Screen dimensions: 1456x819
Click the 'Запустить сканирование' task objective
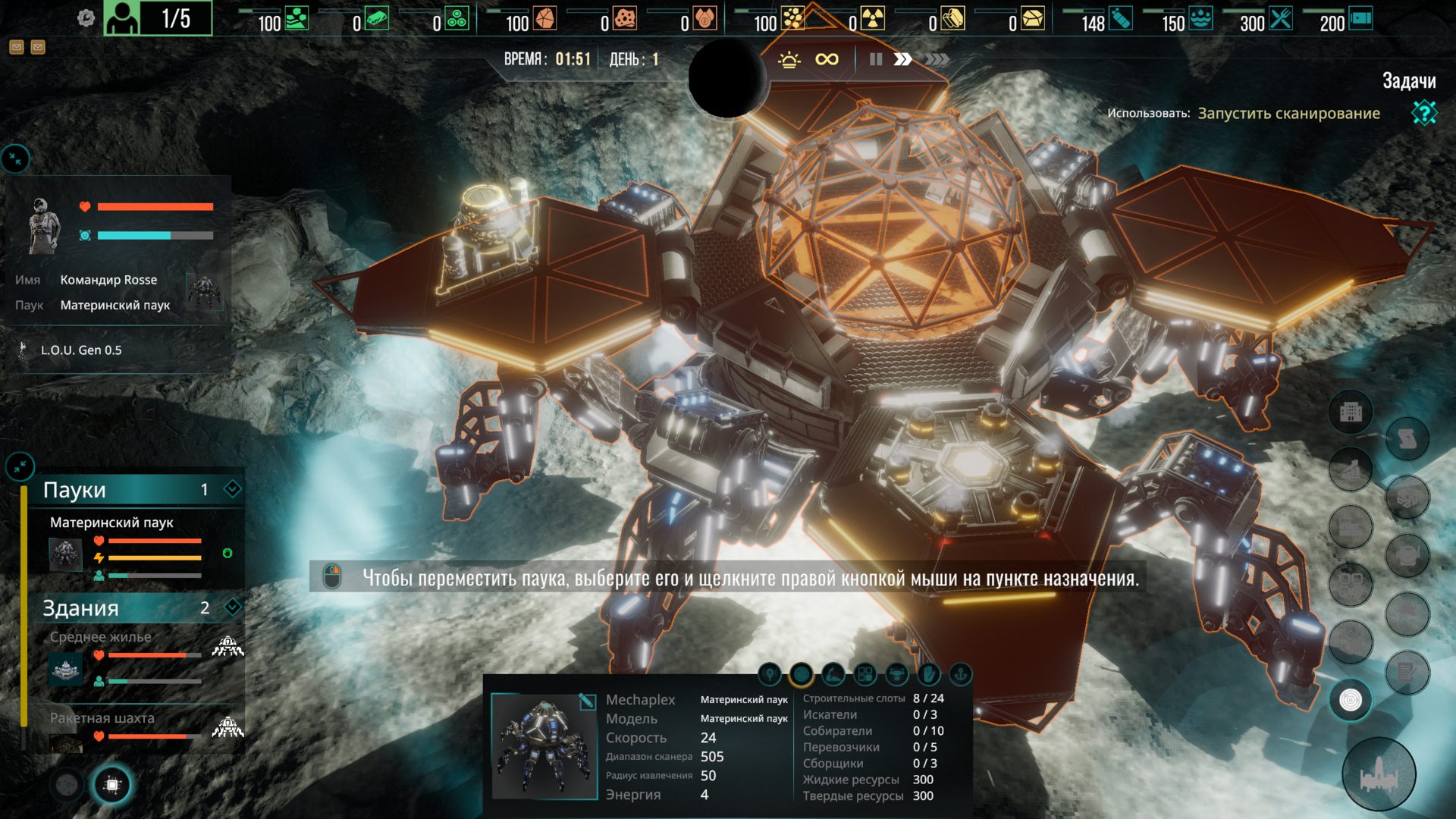[1288, 114]
